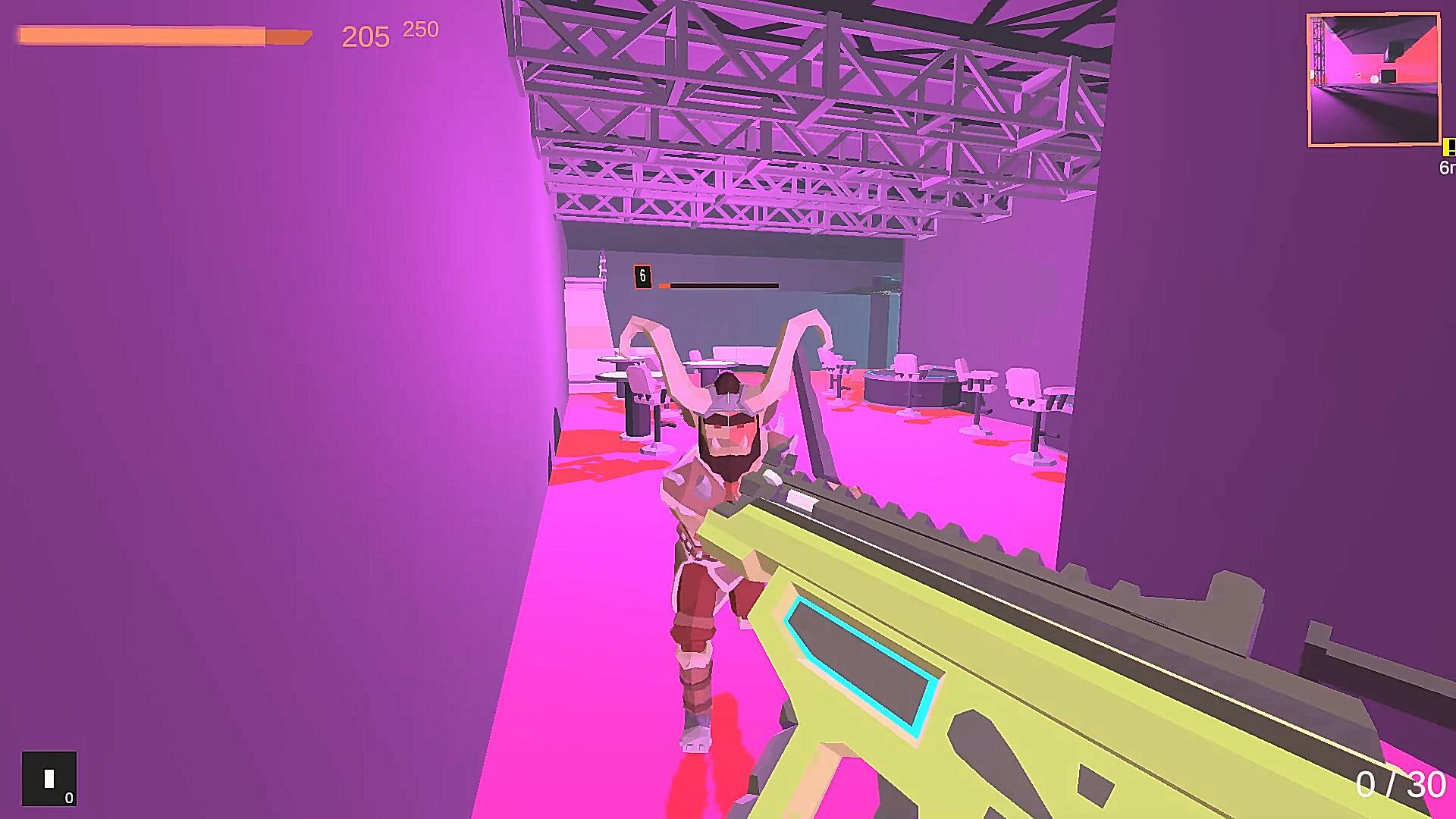
Task: Click the "6m" distance label under the marker
Action: (x=1447, y=166)
